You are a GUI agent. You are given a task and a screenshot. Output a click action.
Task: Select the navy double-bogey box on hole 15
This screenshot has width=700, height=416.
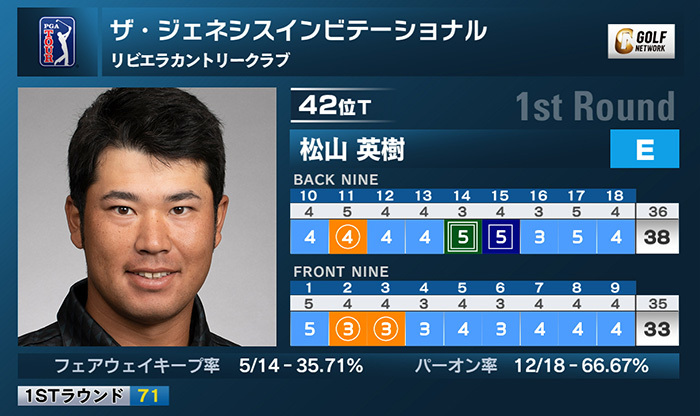click(x=500, y=239)
